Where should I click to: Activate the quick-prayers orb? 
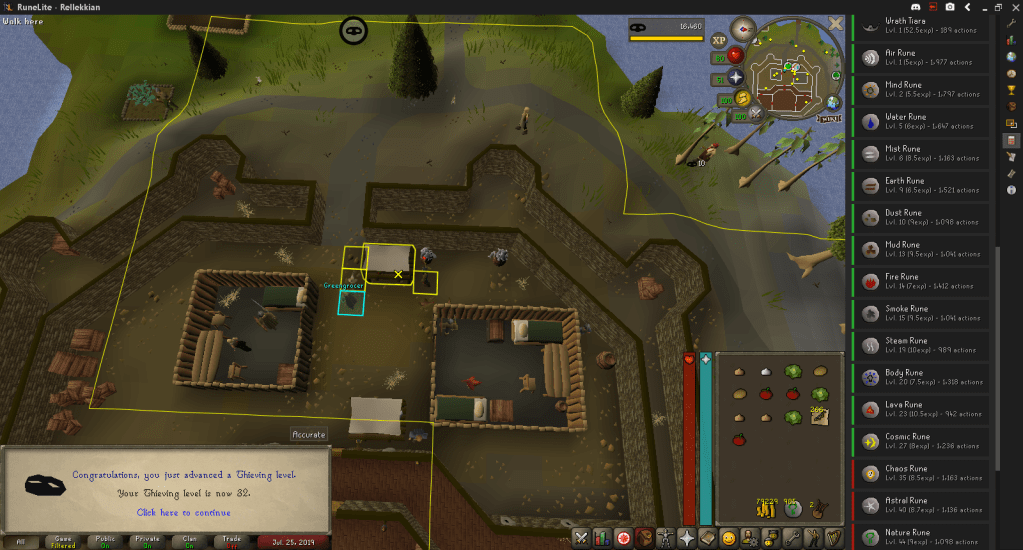(736, 77)
